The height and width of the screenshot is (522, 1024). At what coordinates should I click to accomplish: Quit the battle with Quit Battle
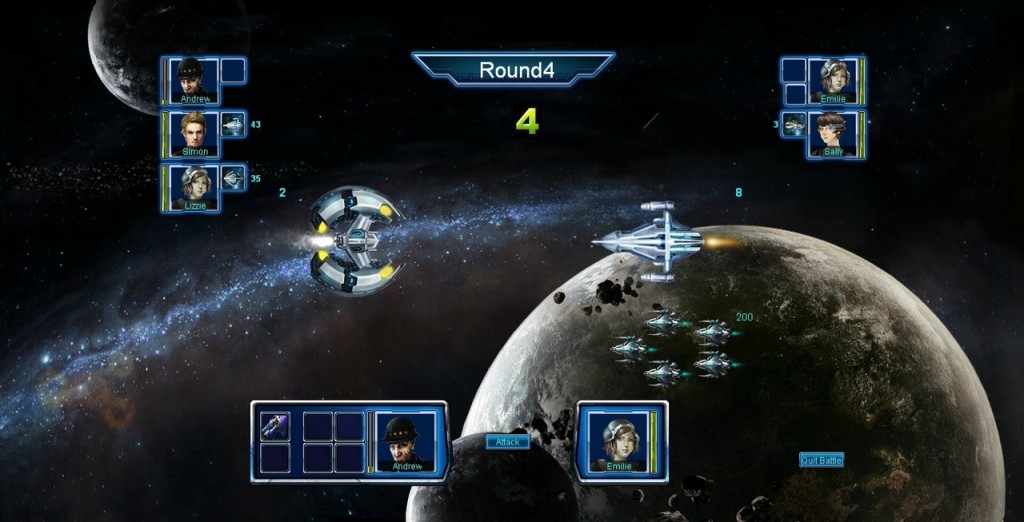[821, 460]
